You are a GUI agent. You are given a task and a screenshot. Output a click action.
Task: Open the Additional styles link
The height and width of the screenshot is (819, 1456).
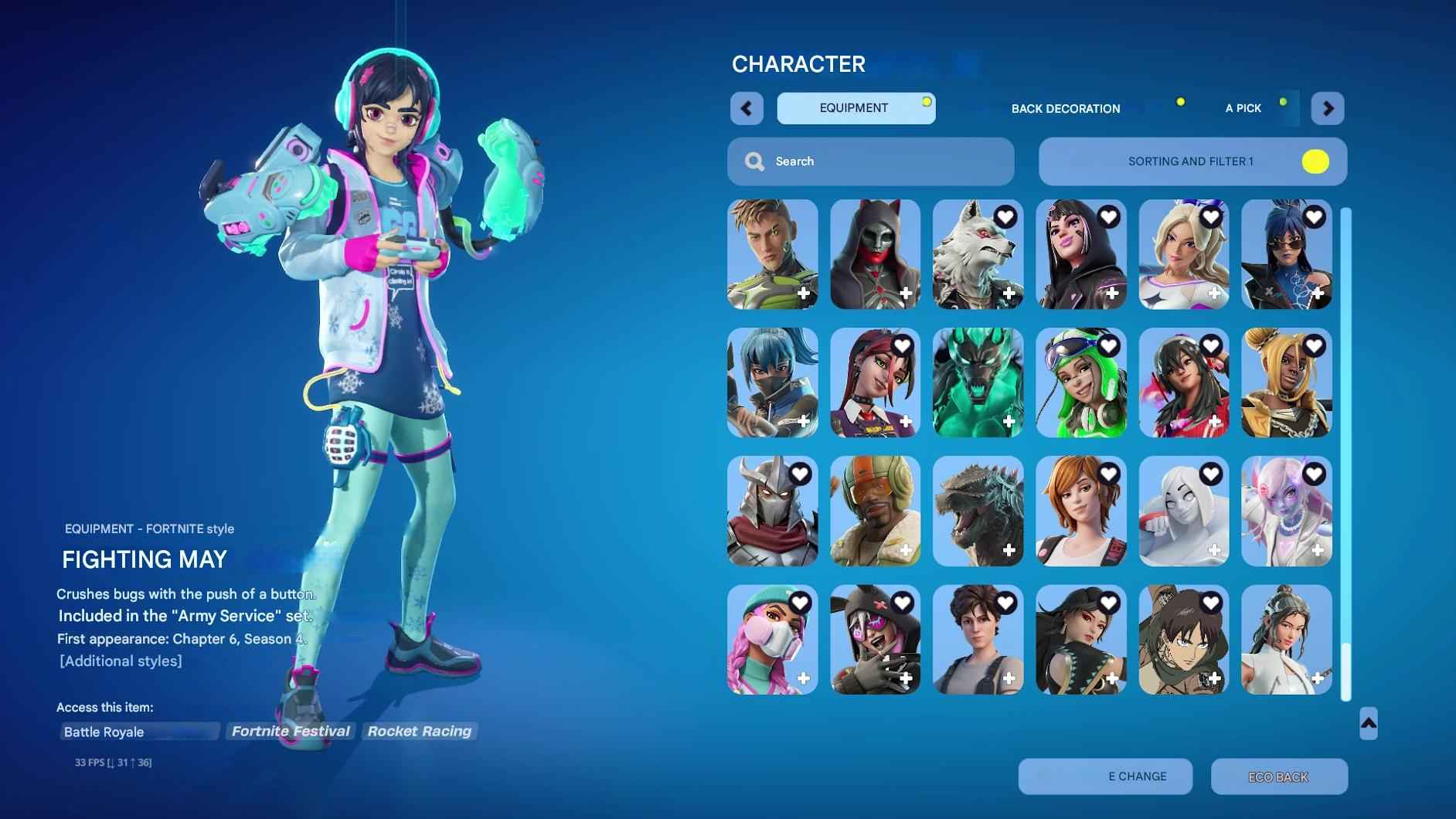120,661
